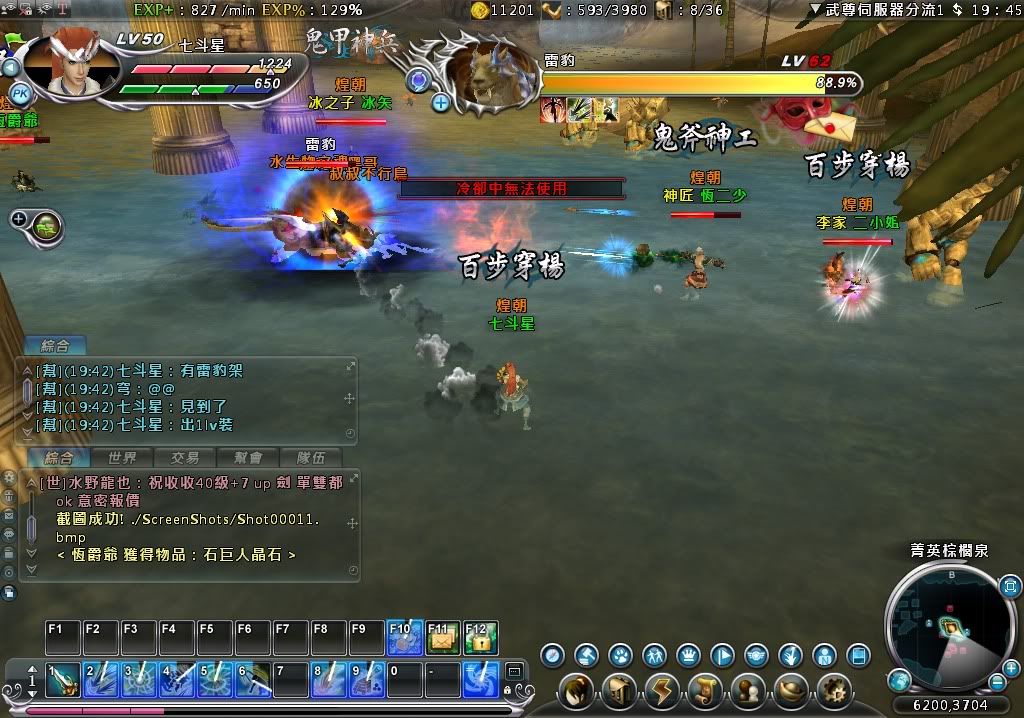Select the F12 padlock shortcut slot
1024x718 pixels.
(481, 639)
